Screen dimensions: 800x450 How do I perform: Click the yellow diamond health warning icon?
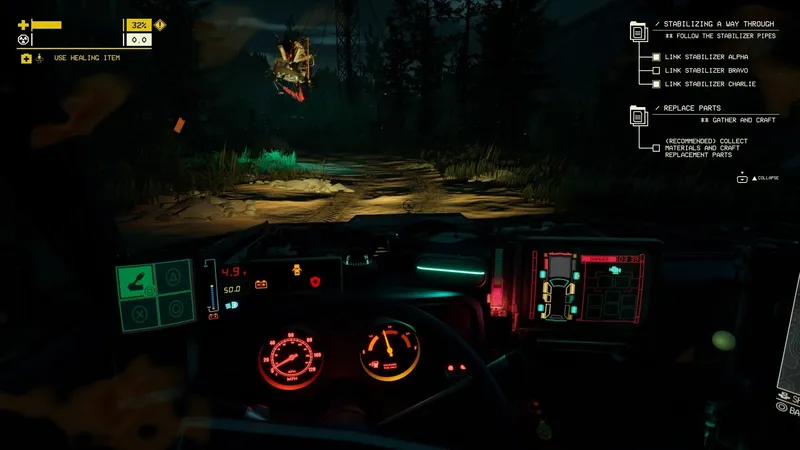(161, 24)
